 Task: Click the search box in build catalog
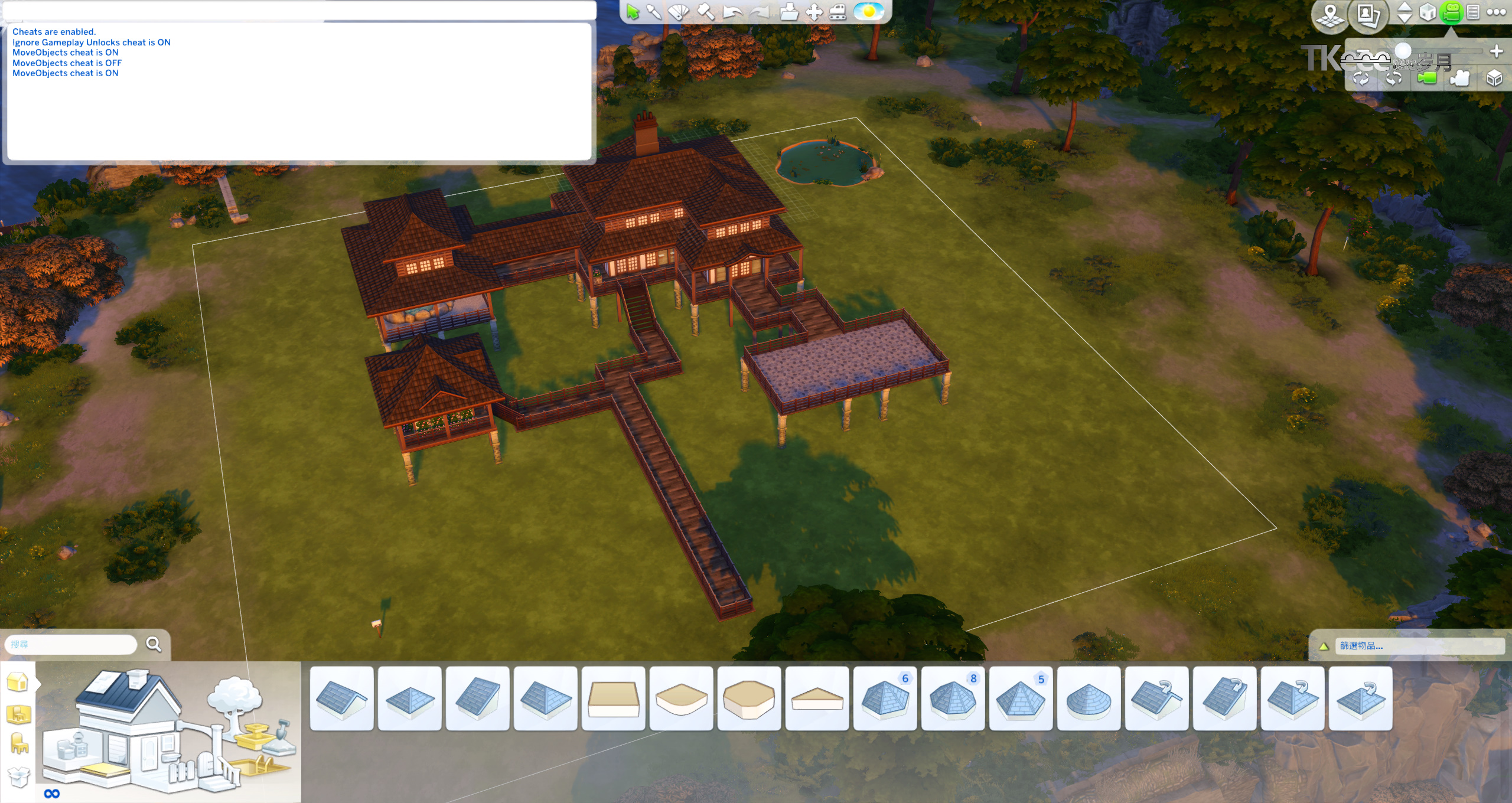point(71,644)
